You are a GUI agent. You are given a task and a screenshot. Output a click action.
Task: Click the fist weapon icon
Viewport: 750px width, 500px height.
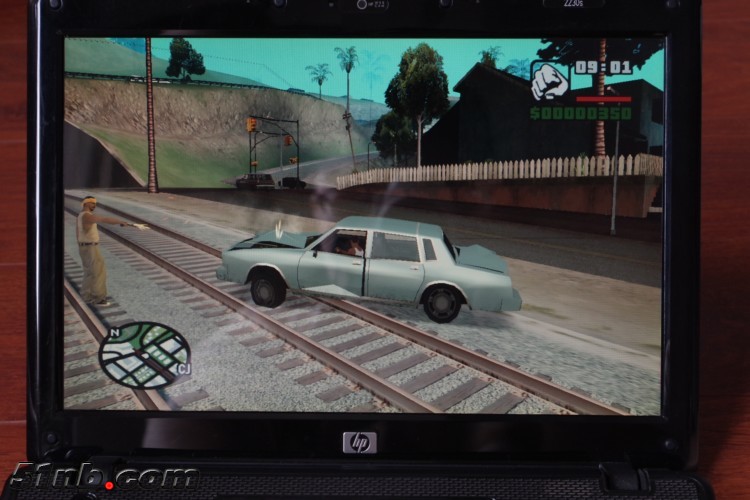(x=548, y=80)
